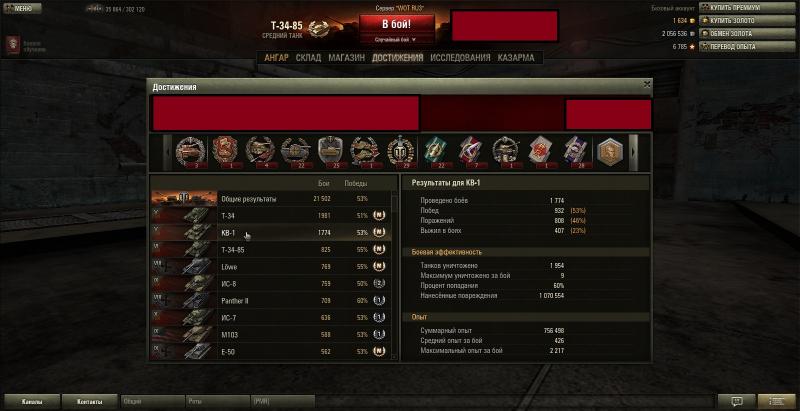Open the Контакты list button

(89, 401)
